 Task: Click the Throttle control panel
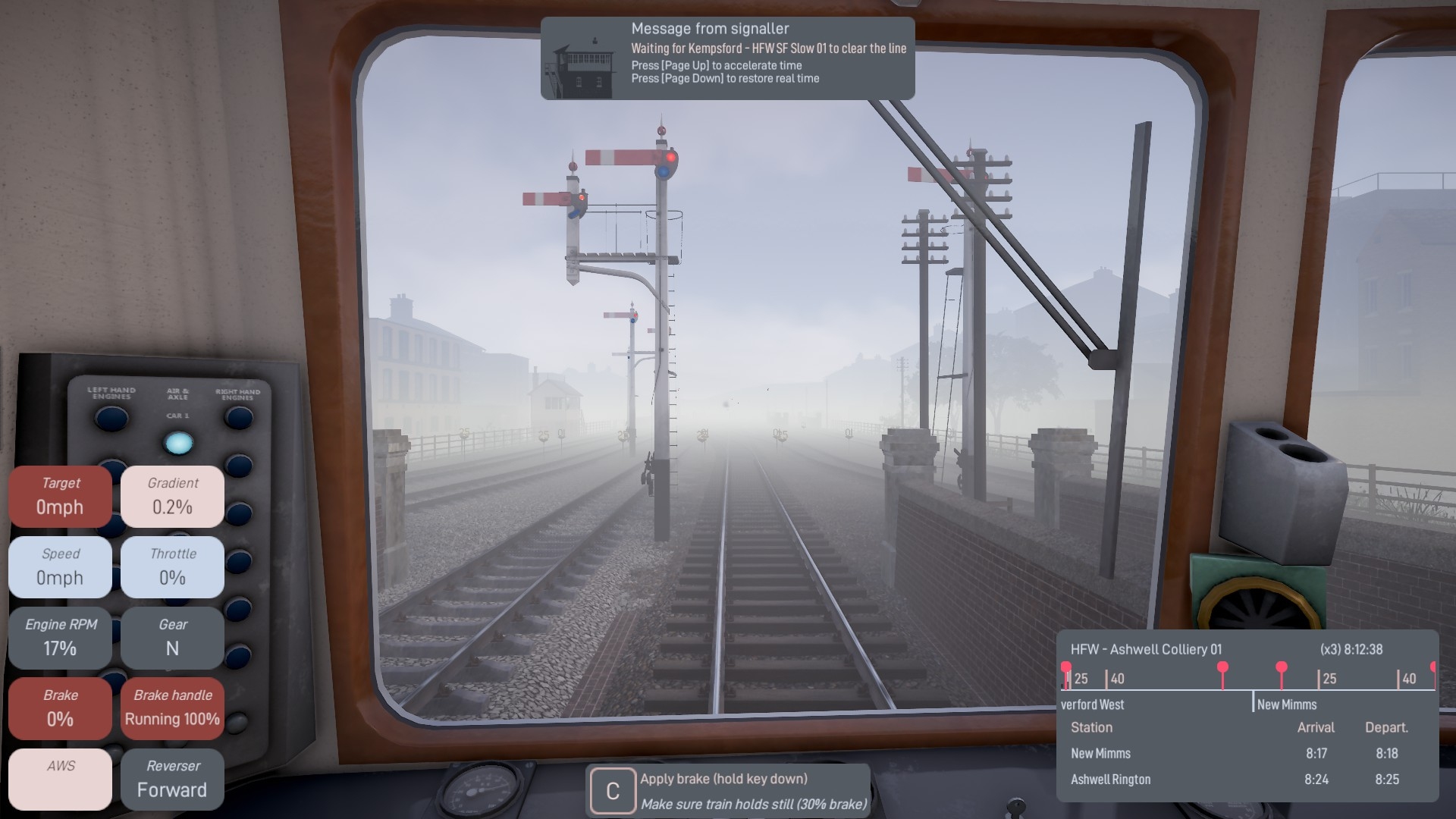[172, 566]
